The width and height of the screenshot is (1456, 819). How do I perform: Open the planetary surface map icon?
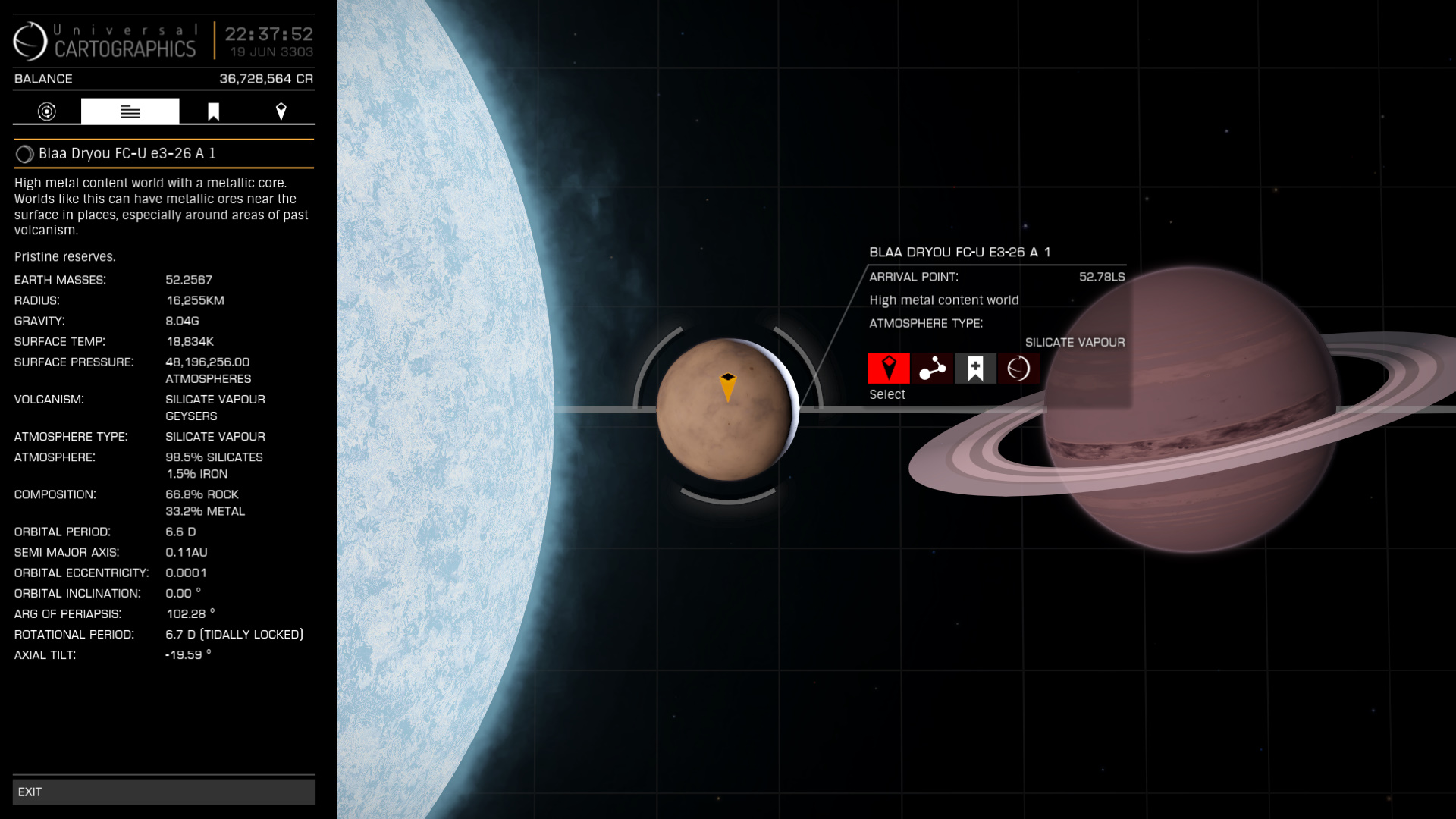(1018, 369)
